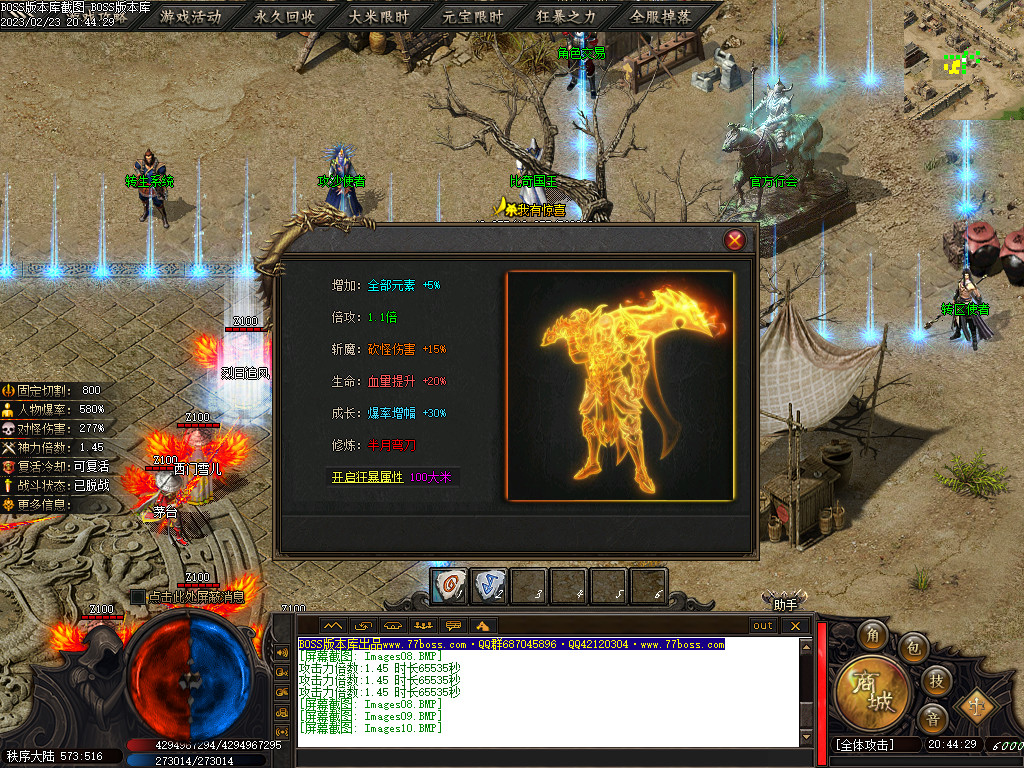The height and width of the screenshot is (768, 1024).
Task: Use the red scroll in hotbar slot 1
Action: click(x=450, y=586)
